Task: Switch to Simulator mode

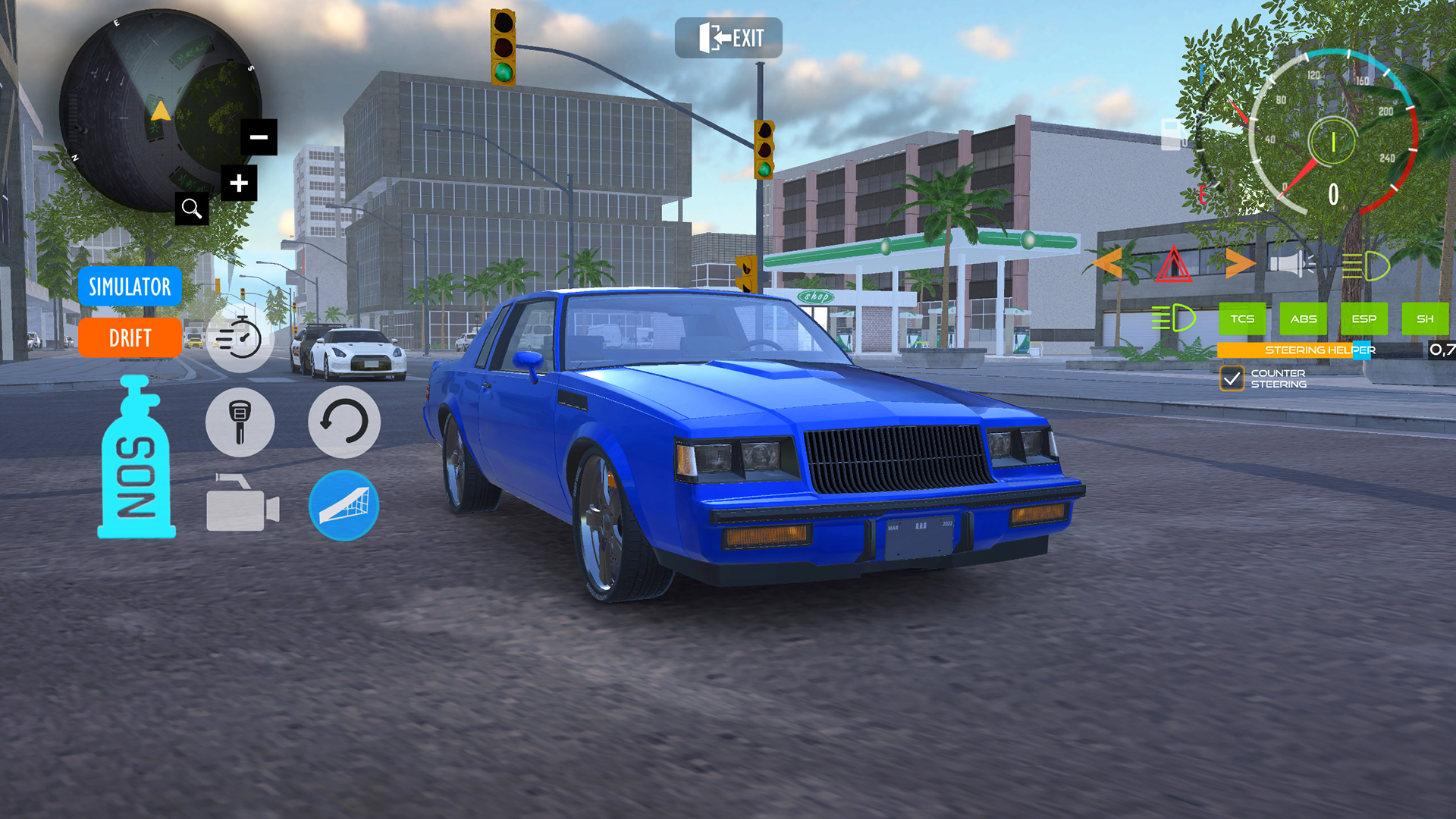Action: pyautogui.click(x=130, y=287)
